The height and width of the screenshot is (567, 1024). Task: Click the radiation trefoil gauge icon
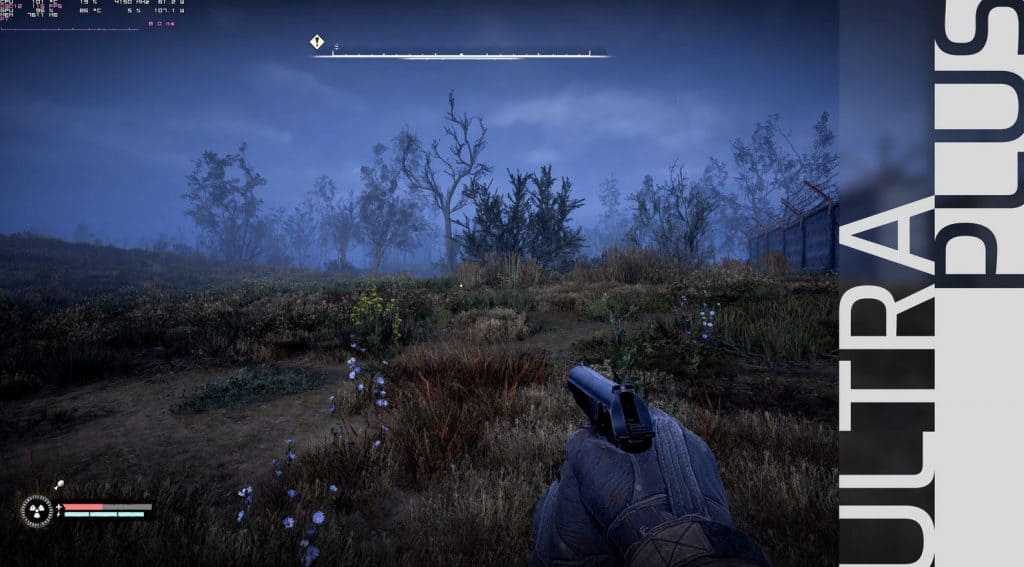tap(37, 511)
